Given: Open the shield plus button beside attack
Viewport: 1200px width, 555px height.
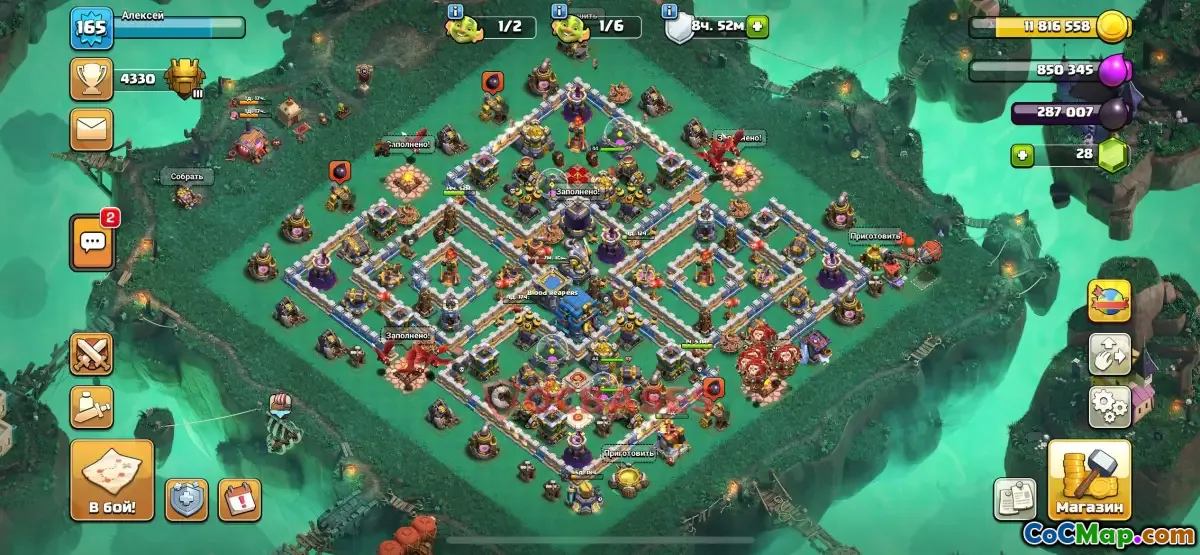Looking at the screenshot, I should [187, 499].
